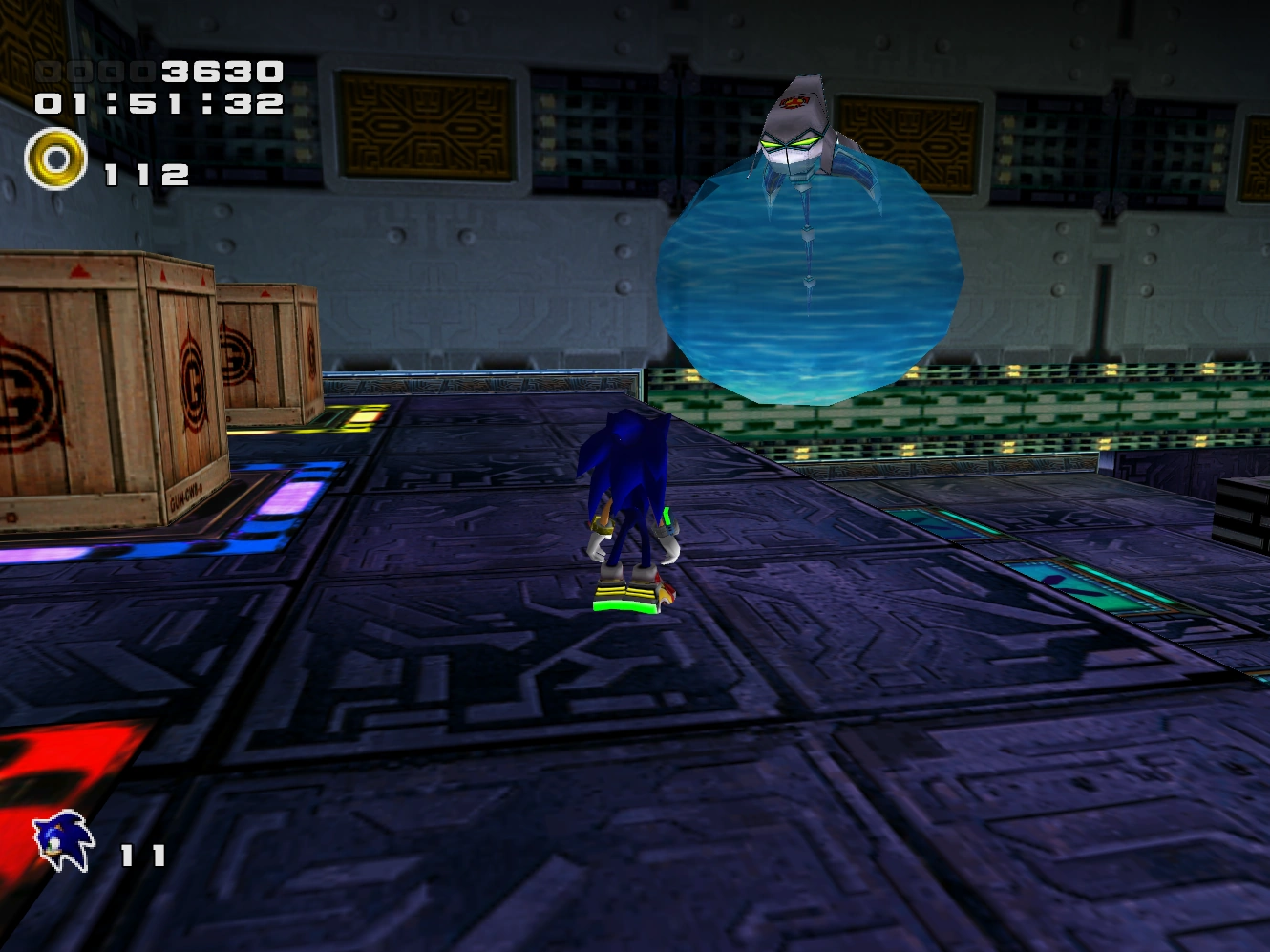Select the score value 3630

pyautogui.click(x=220, y=72)
